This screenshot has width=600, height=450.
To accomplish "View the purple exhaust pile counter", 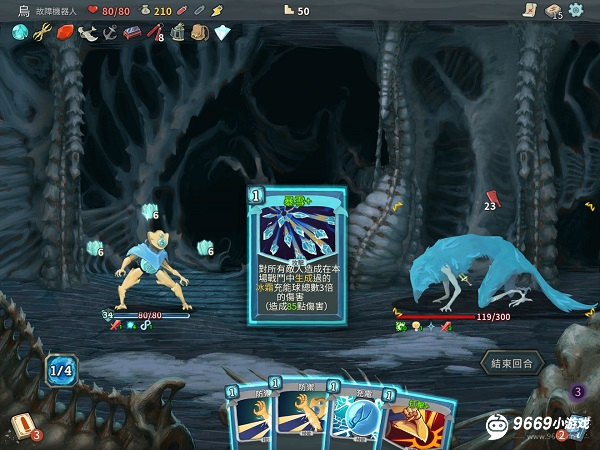I will tap(577, 391).
